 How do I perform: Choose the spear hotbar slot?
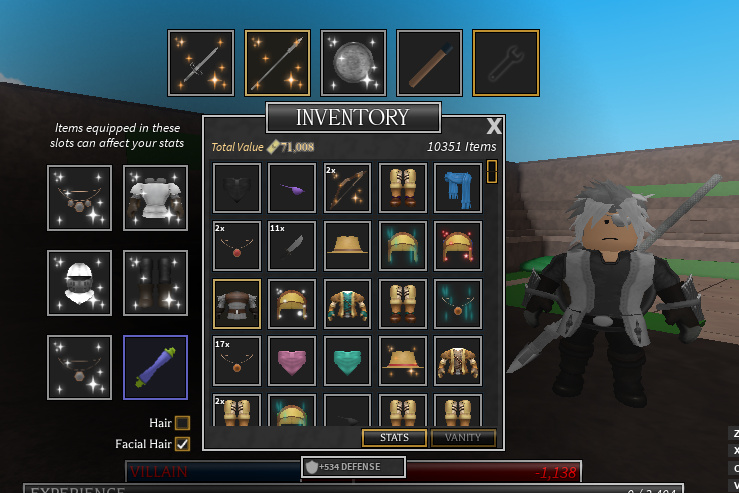[277, 63]
